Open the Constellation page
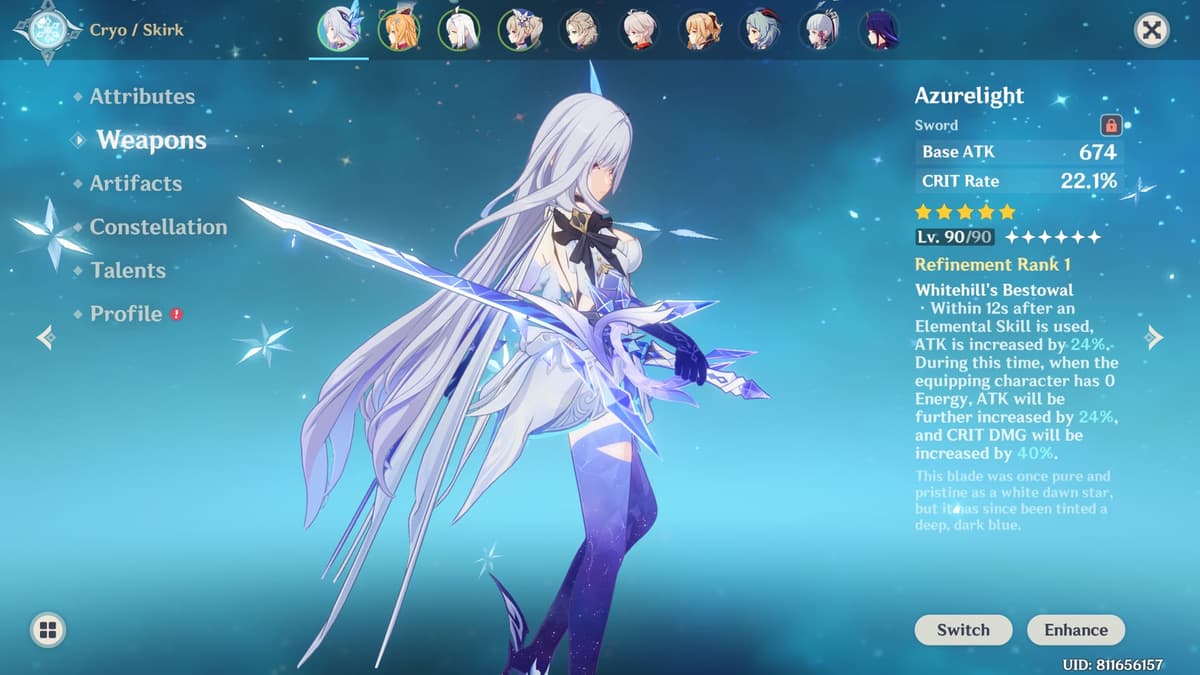Image resolution: width=1200 pixels, height=675 pixels. 158,227
